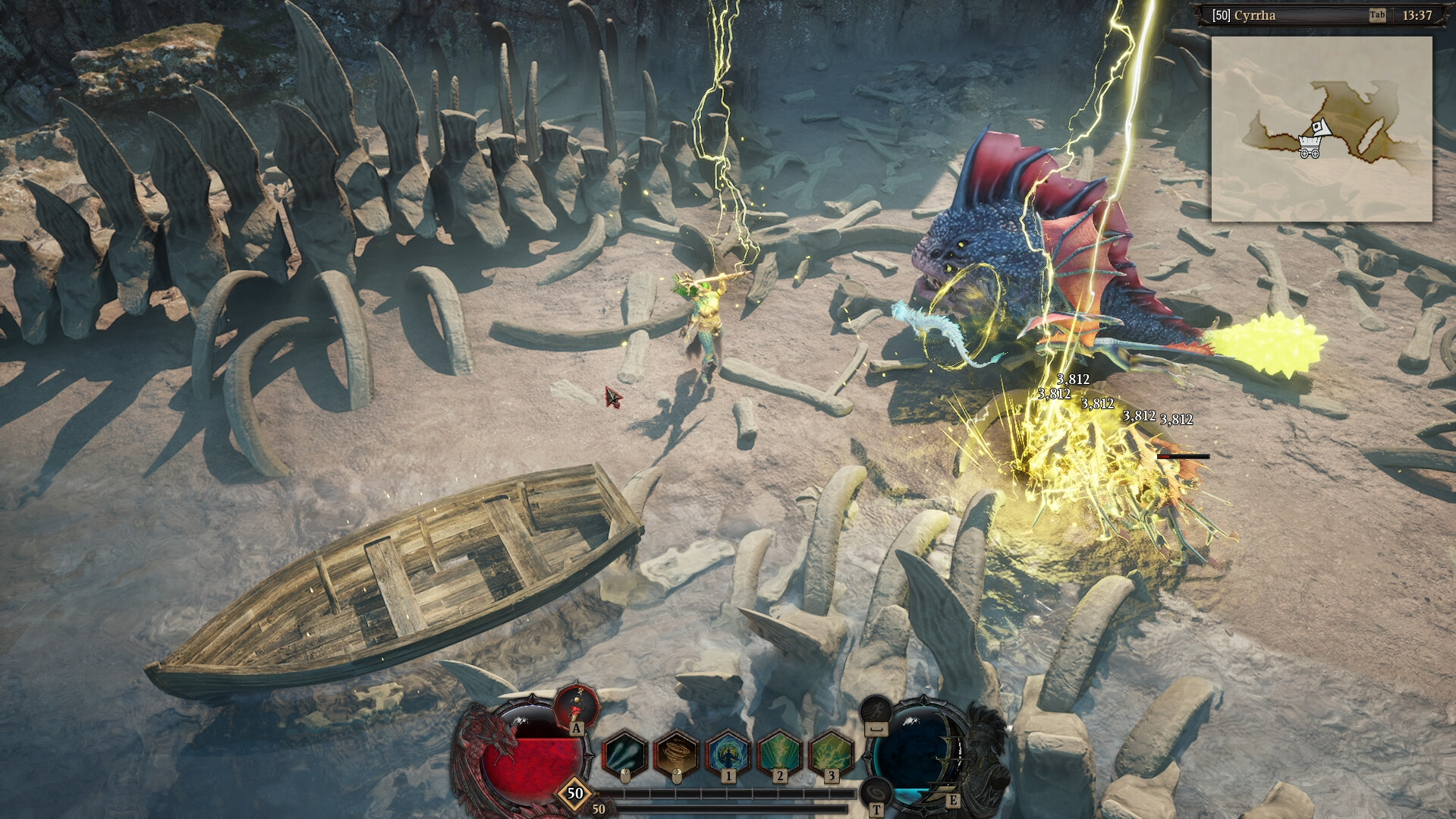The height and width of the screenshot is (819, 1456).
Task: Cast the blue spell in skill slot 1
Action: click(x=727, y=752)
